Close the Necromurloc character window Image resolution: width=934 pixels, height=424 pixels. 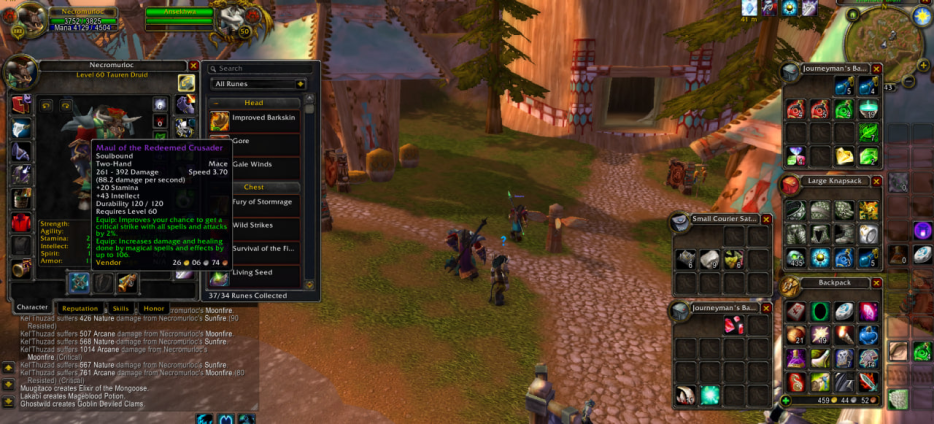[x=193, y=66]
